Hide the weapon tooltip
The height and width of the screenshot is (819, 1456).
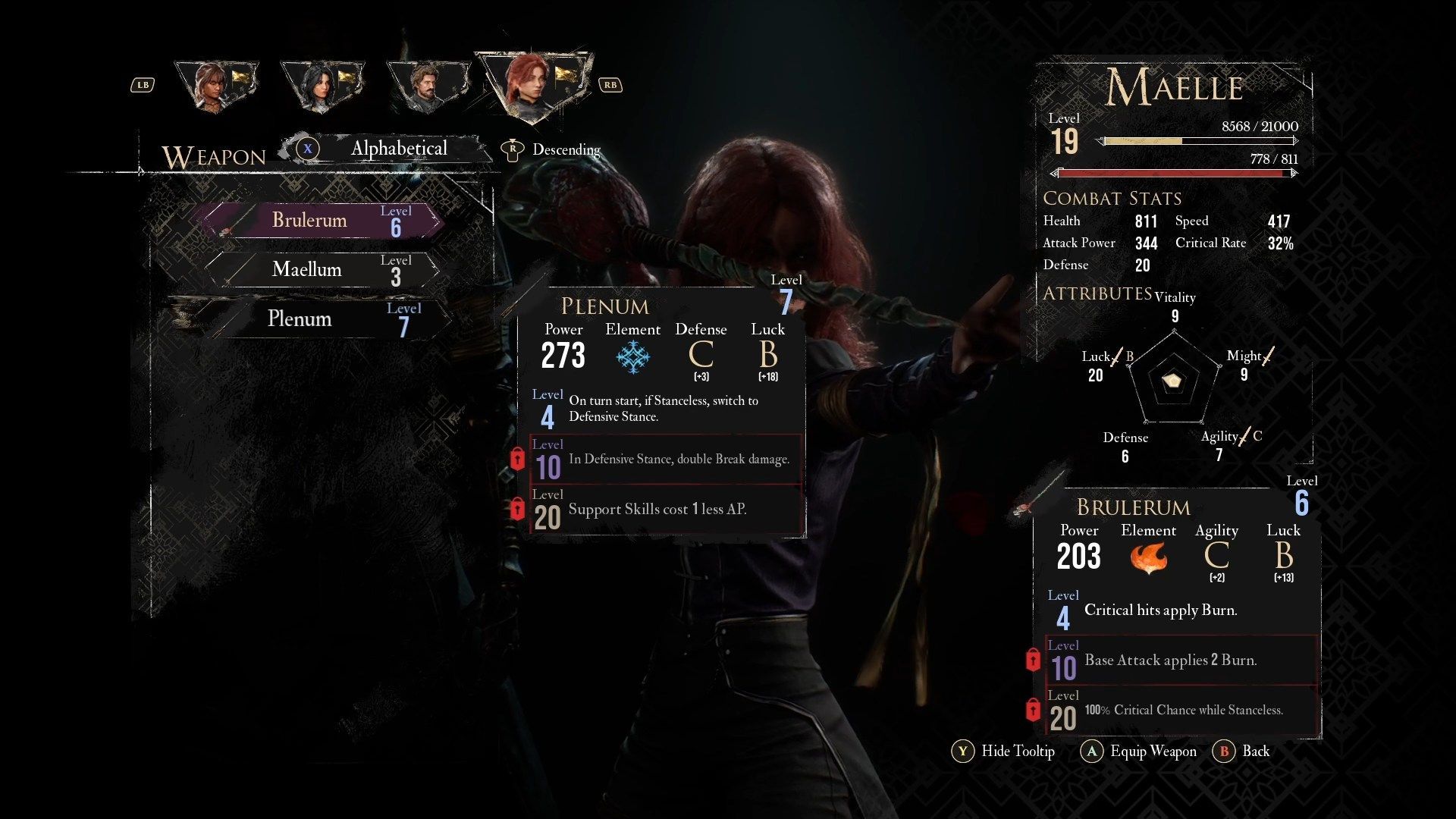pyautogui.click(x=1004, y=752)
